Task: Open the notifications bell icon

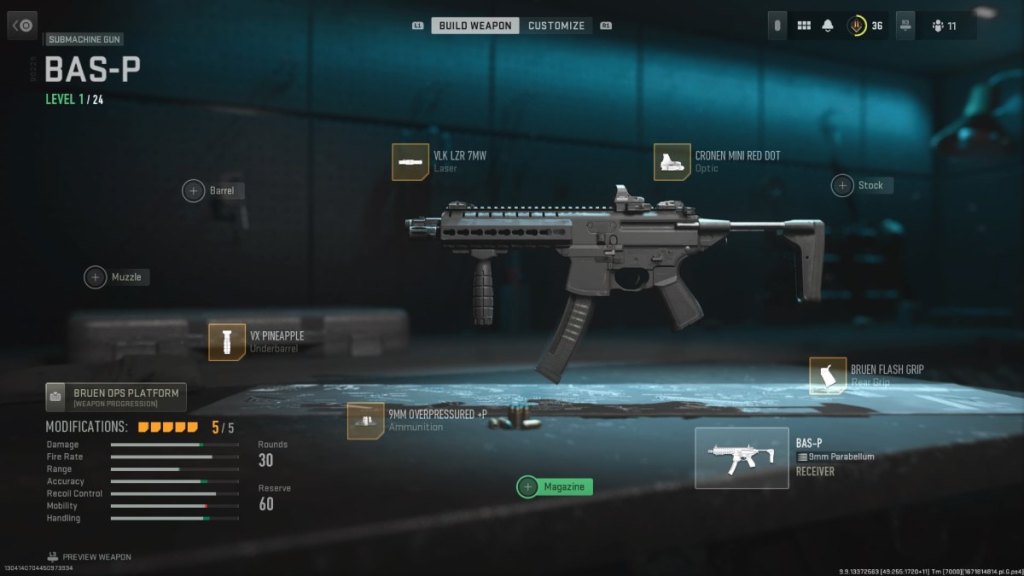Action: tap(828, 26)
